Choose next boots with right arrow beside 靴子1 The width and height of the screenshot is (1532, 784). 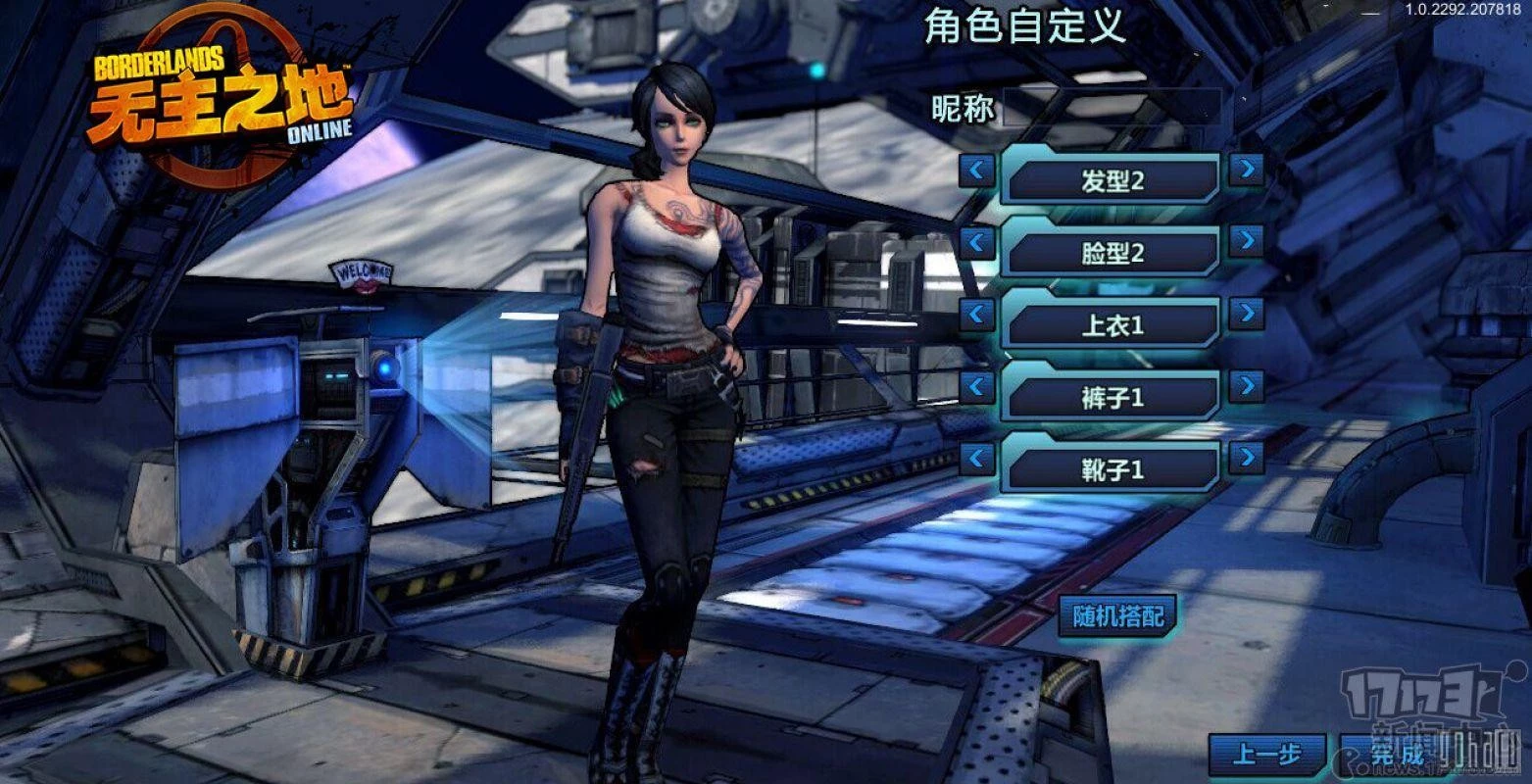tap(1246, 457)
